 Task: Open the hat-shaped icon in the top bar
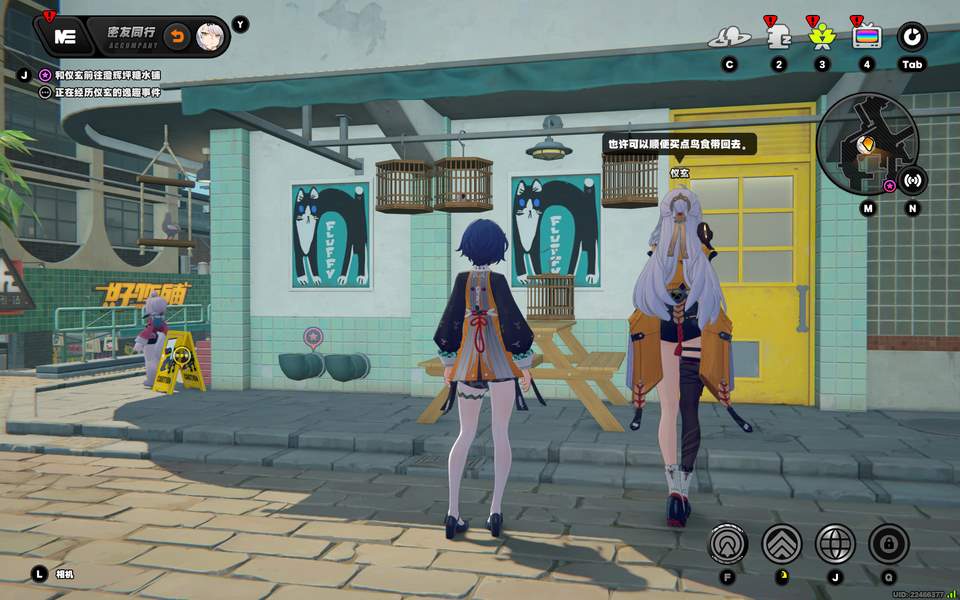coord(729,38)
